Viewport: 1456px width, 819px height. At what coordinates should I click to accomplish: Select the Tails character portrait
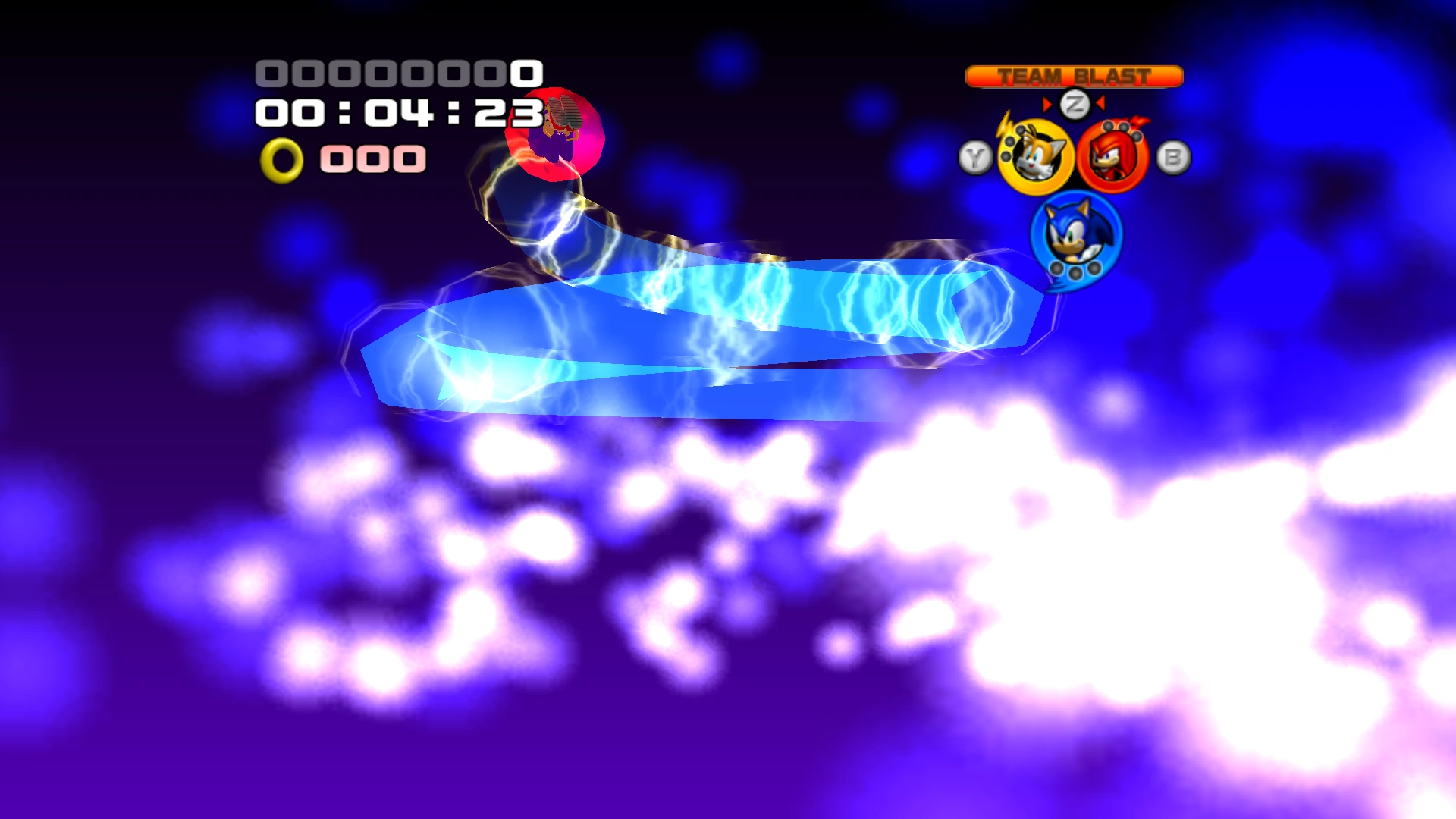click(1035, 157)
